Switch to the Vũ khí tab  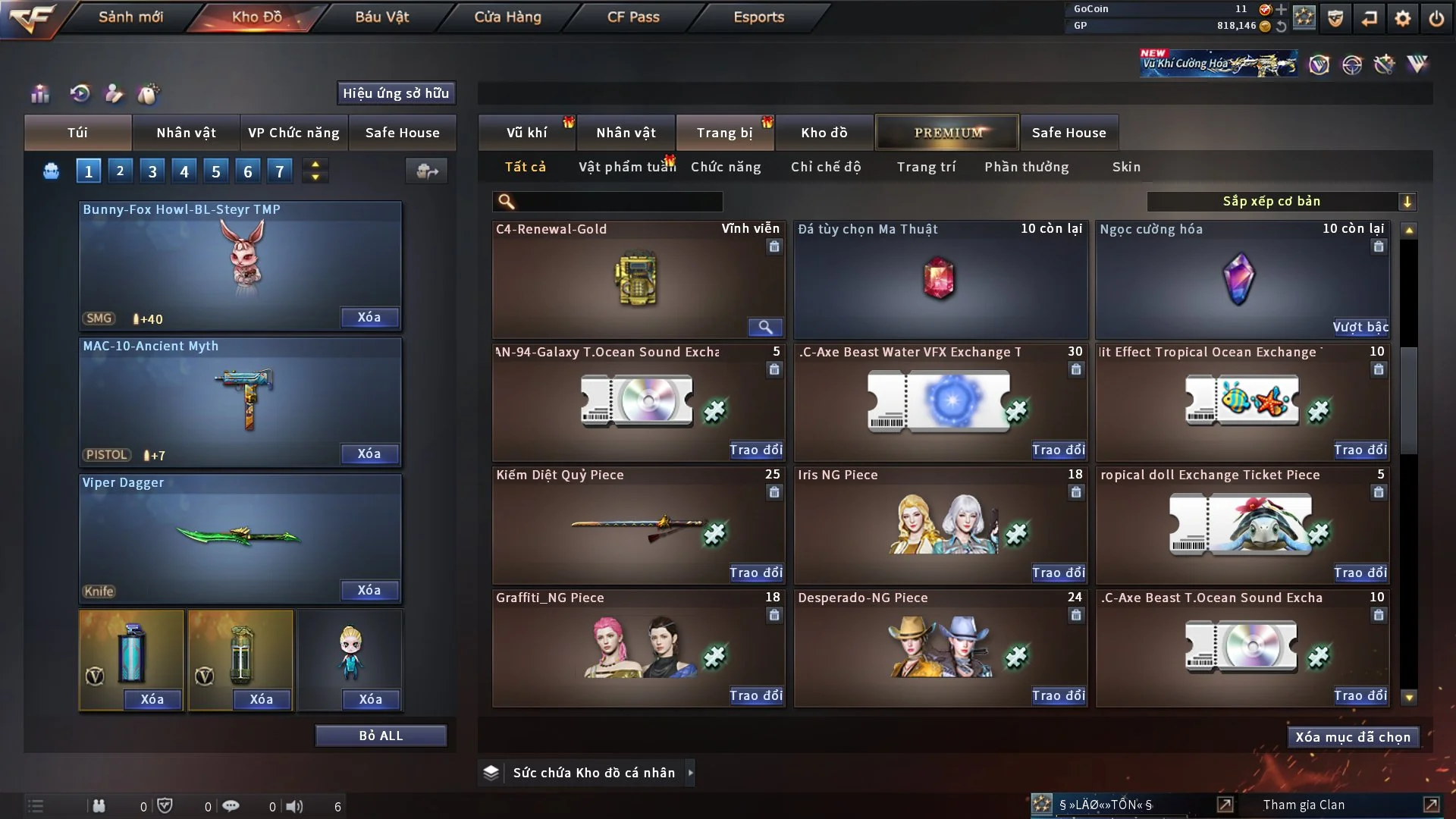(526, 133)
